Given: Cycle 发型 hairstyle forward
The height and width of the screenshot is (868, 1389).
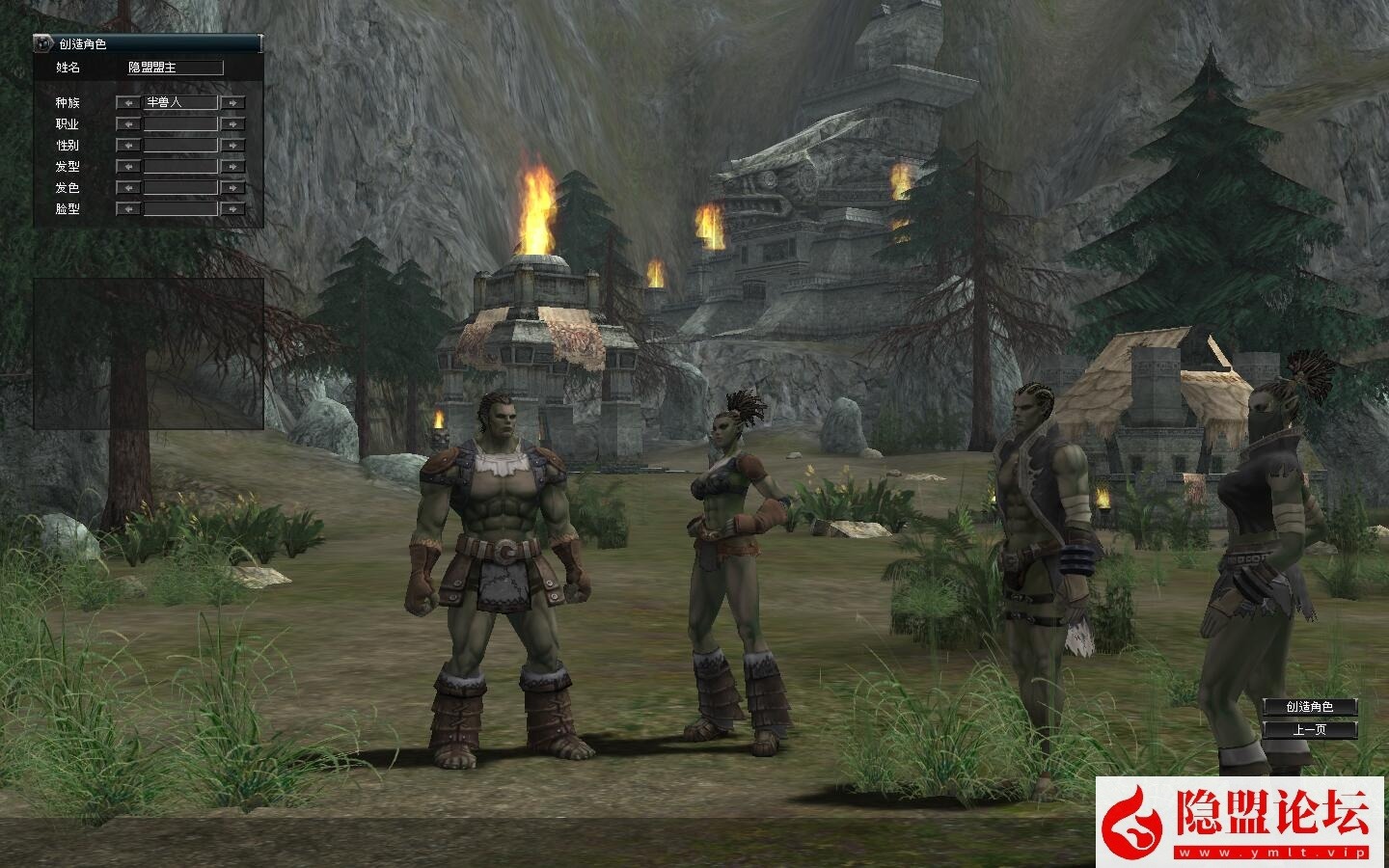Looking at the screenshot, I should point(232,166).
